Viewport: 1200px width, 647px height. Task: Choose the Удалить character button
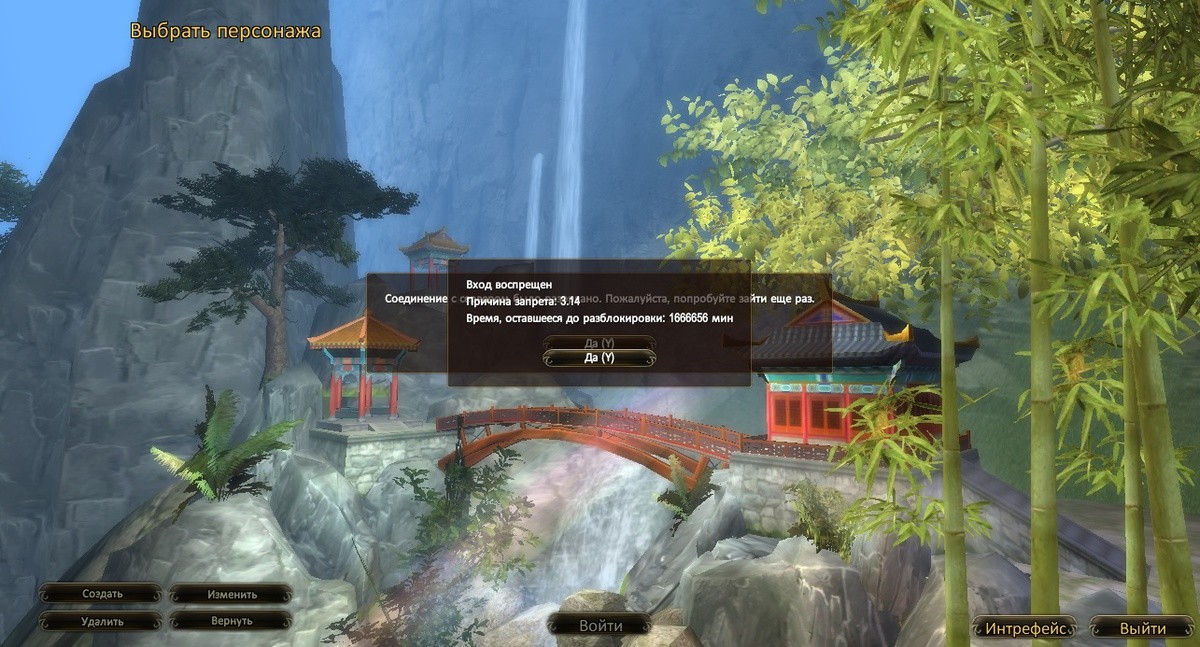102,621
